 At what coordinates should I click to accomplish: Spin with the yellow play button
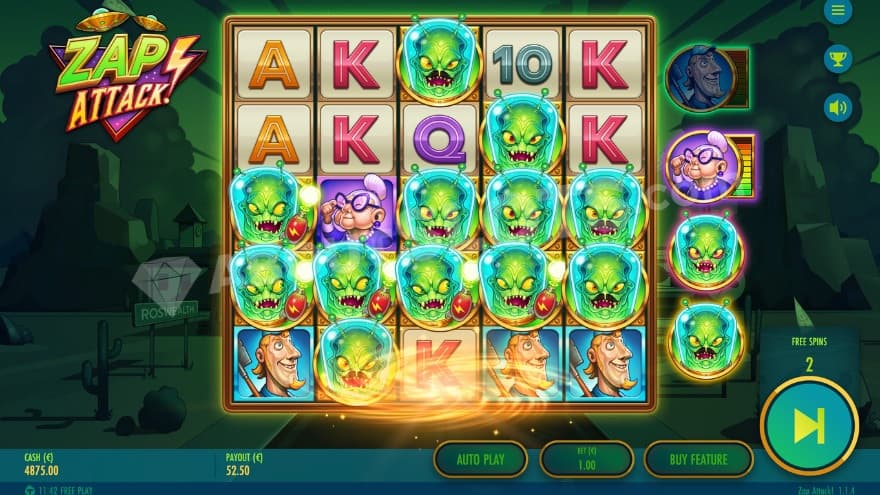[808, 426]
